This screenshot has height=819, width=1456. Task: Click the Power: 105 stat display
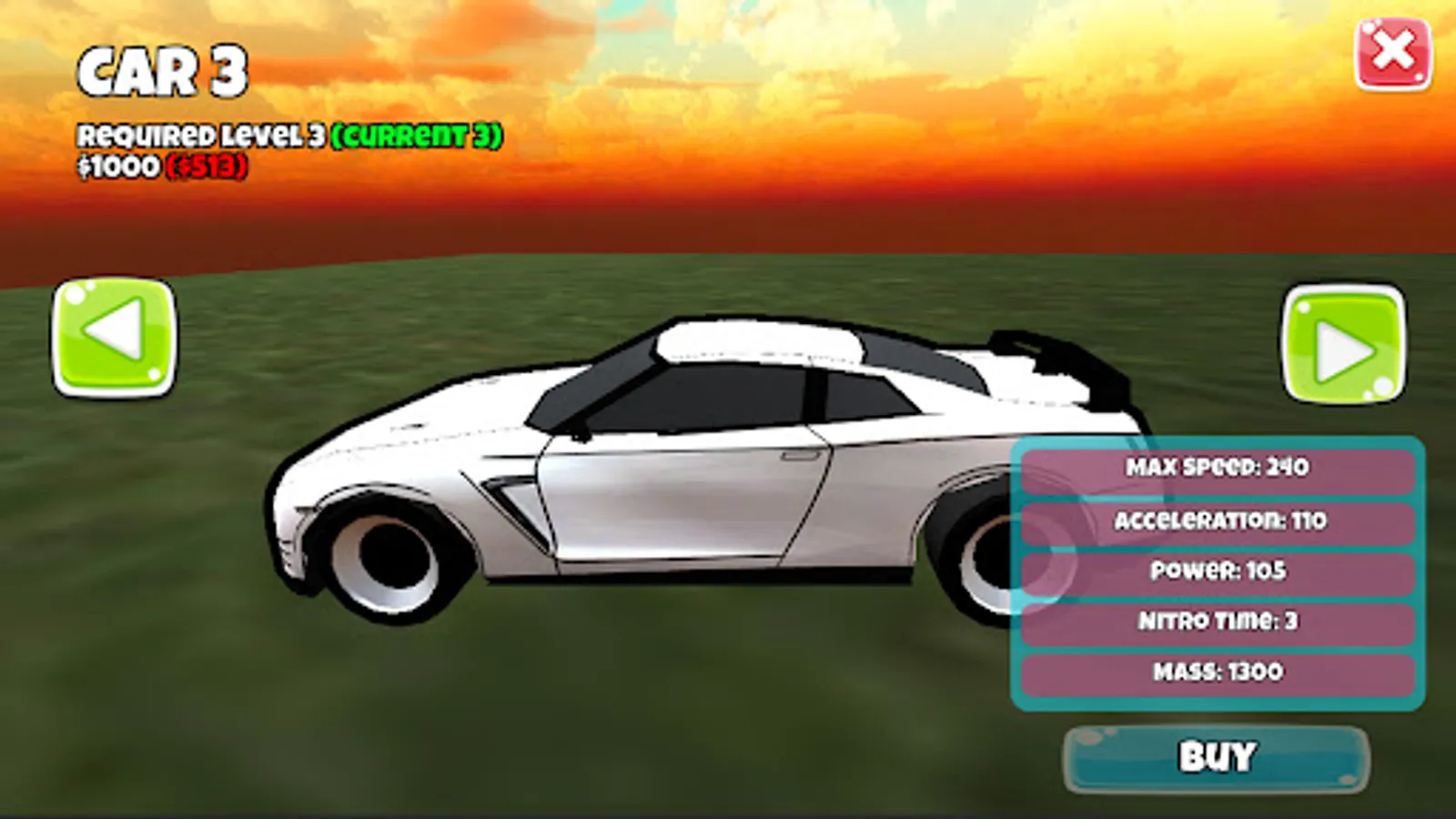click(1218, 572)
